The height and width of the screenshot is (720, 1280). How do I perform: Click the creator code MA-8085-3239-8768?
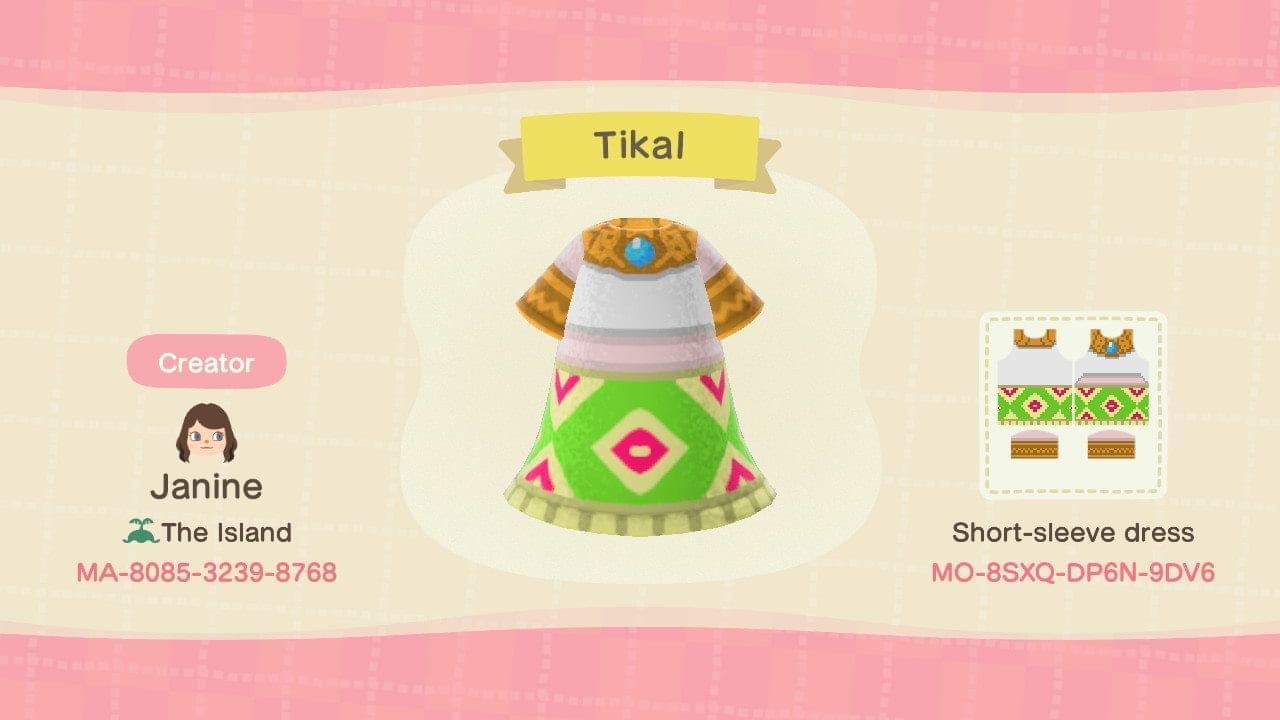point(206,572)
